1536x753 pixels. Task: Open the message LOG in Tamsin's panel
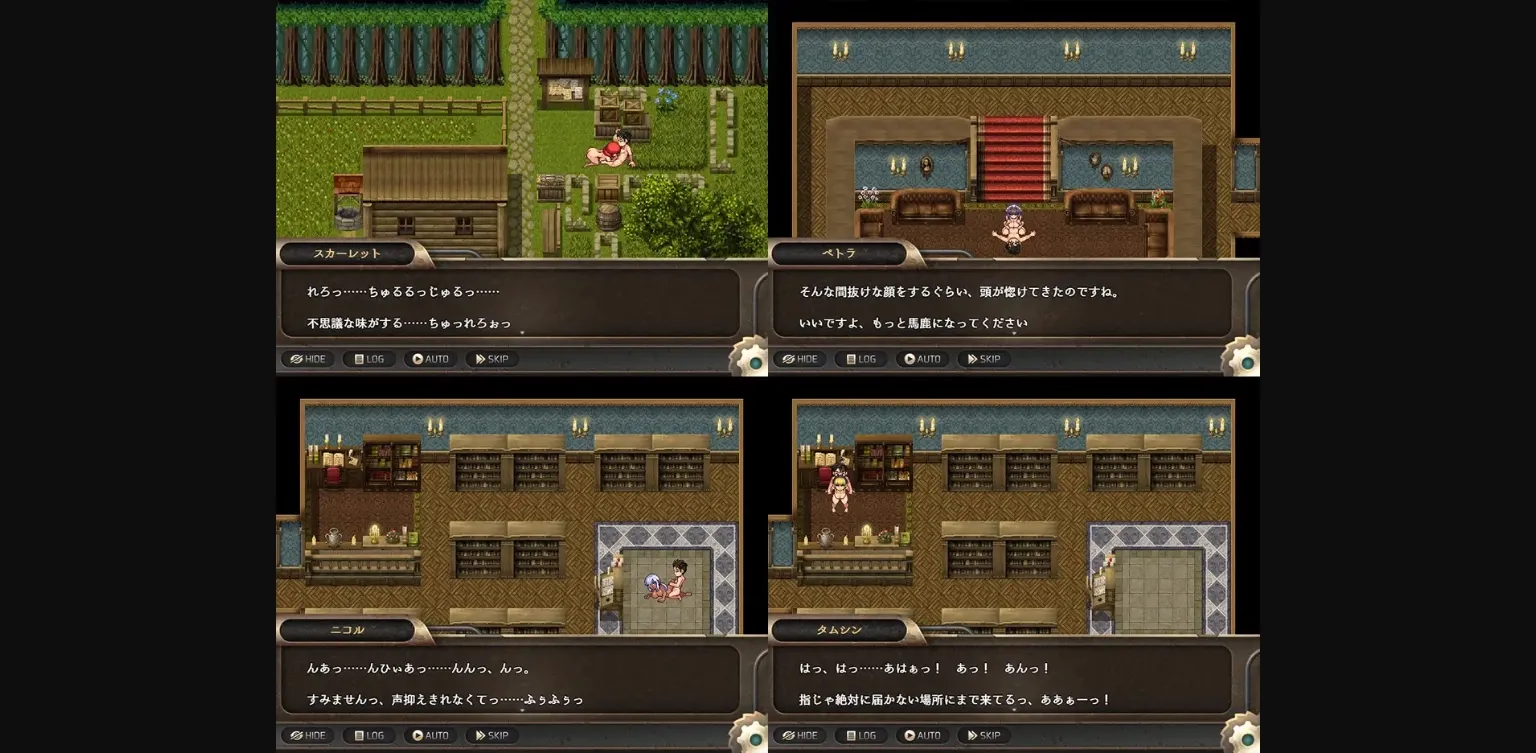point(860,735)
